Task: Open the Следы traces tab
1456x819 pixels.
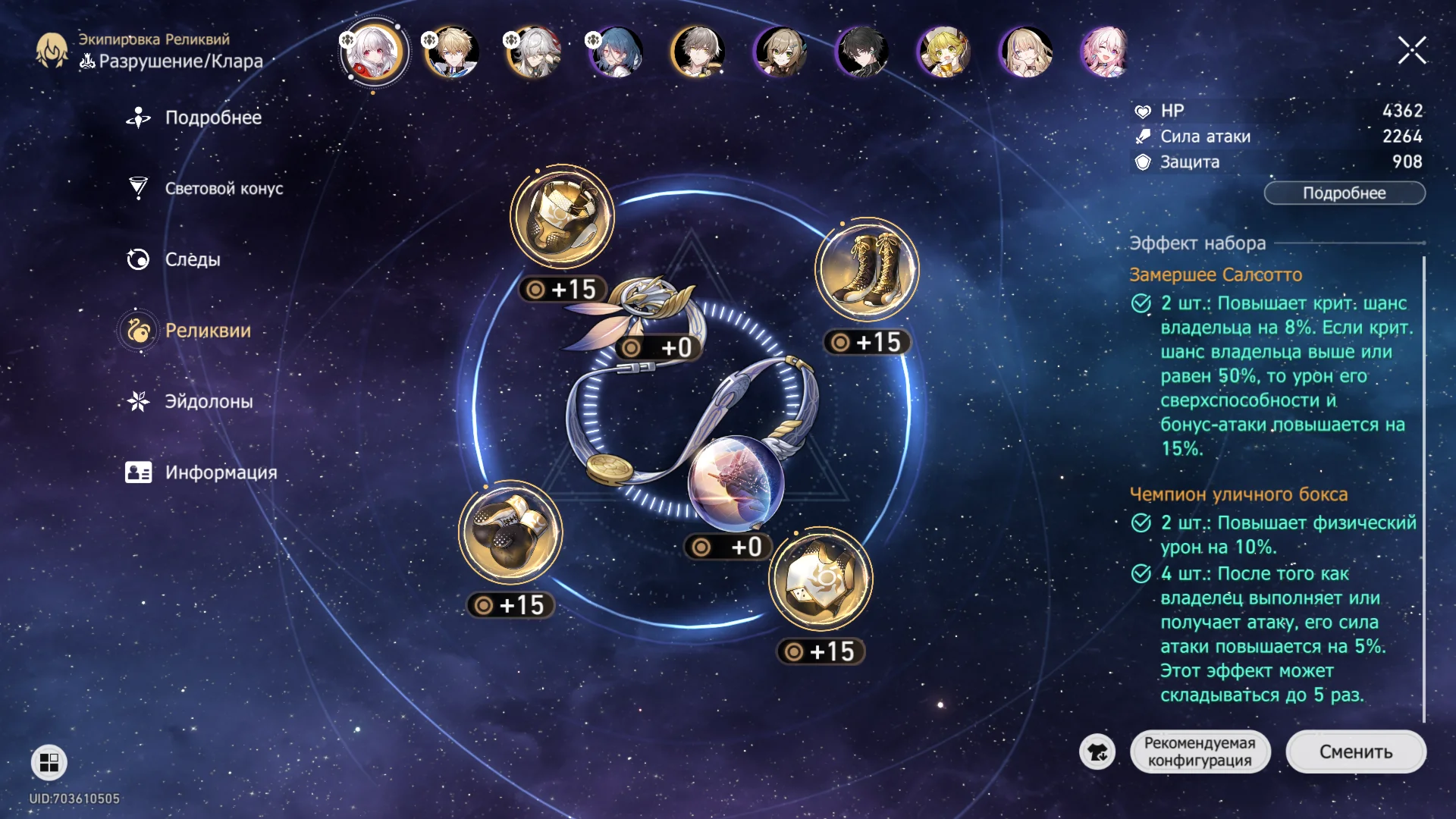Action: pyautogui.click(x=192, y=259)
